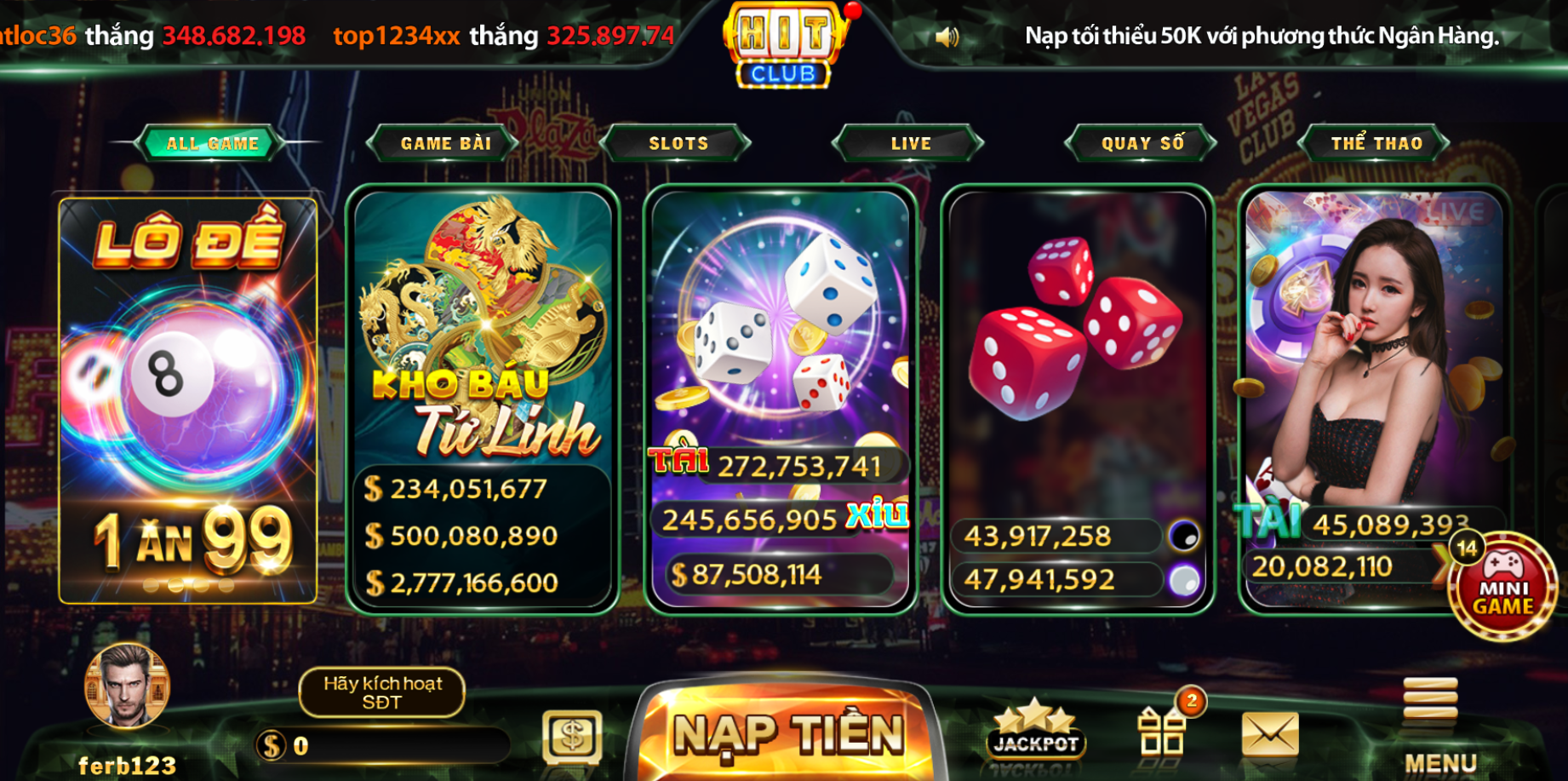Click Hãy kích hoạt SĐT button
The image size is (1568, 781).
tap(381, 692)
